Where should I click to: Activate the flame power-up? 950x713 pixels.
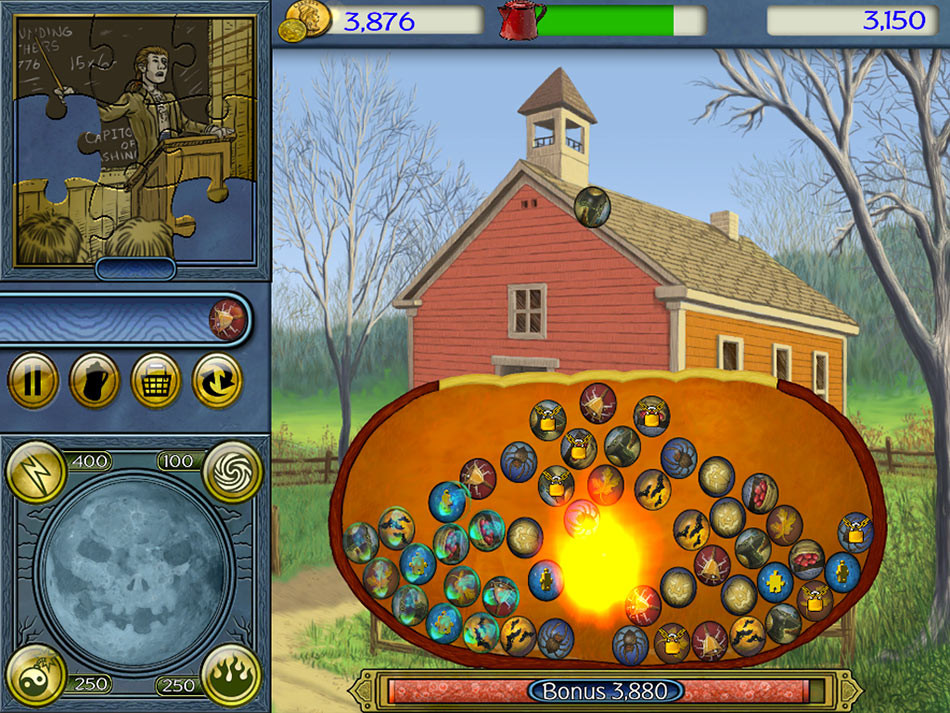pos(231,675)
